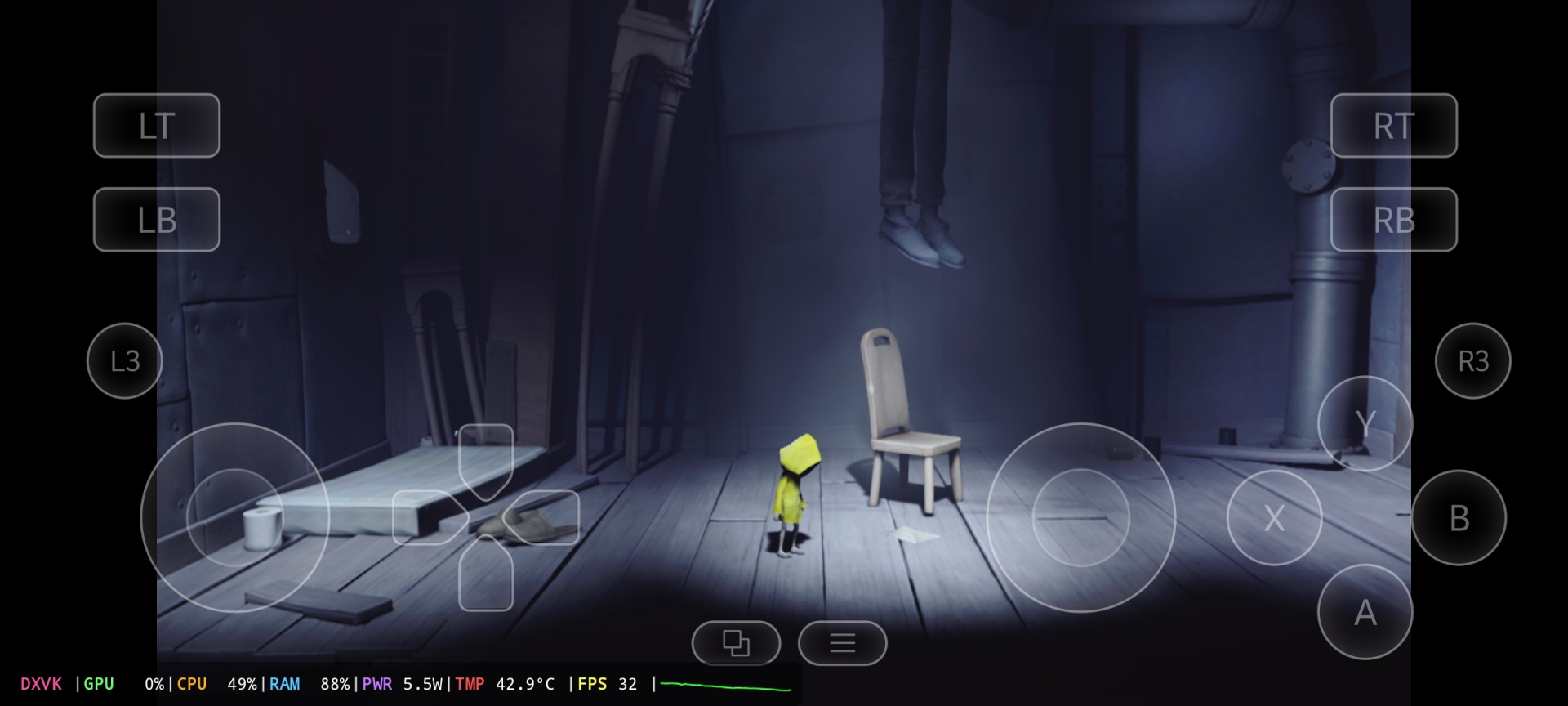This screenshot has height=706, width=1568.
Task: Tap the RB bumper button
Action: coord(1393,220)
